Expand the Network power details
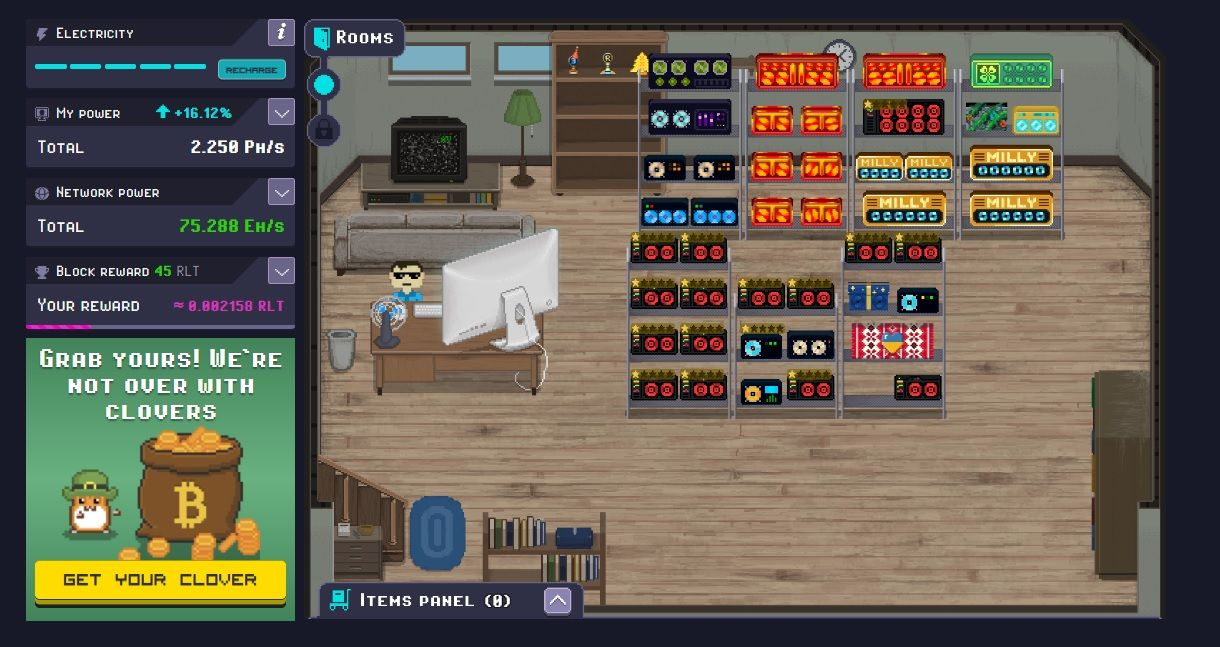 pyautogui.click(x=281, y=192)
